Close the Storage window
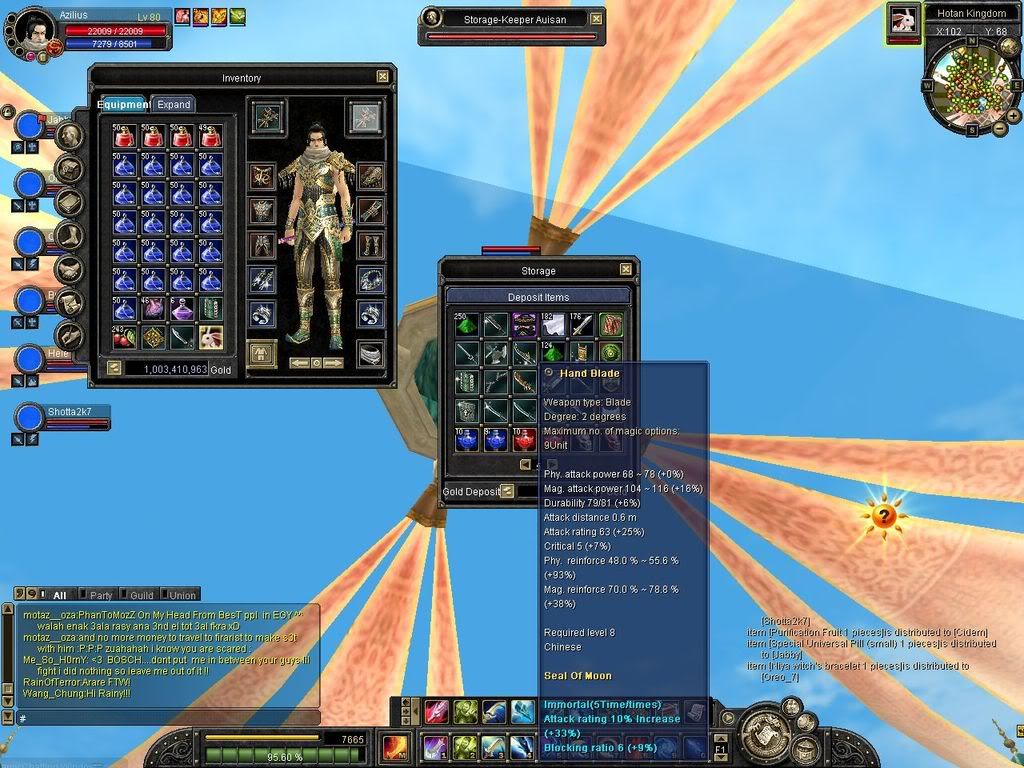The width and height of the screenshot is (1024, 768). pyautogui.click(x=626, y=269)
